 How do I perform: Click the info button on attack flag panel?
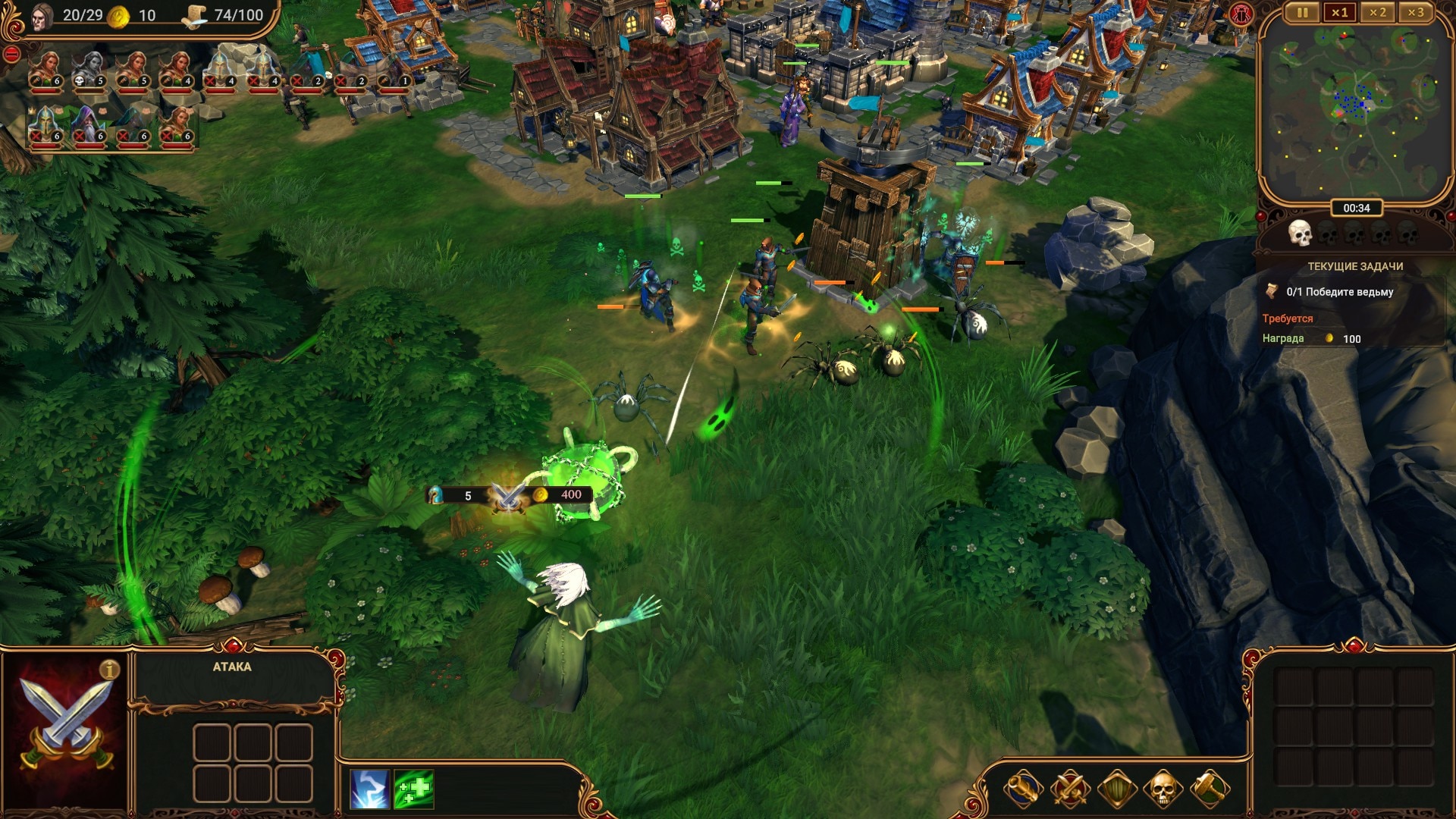(110, 670)
